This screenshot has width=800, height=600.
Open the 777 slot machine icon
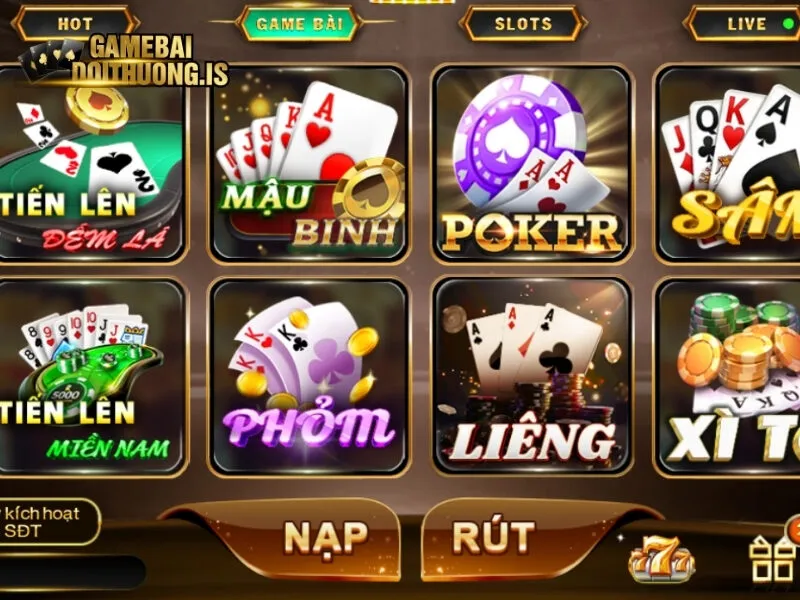pyautogui.click(x=661, y=560)
